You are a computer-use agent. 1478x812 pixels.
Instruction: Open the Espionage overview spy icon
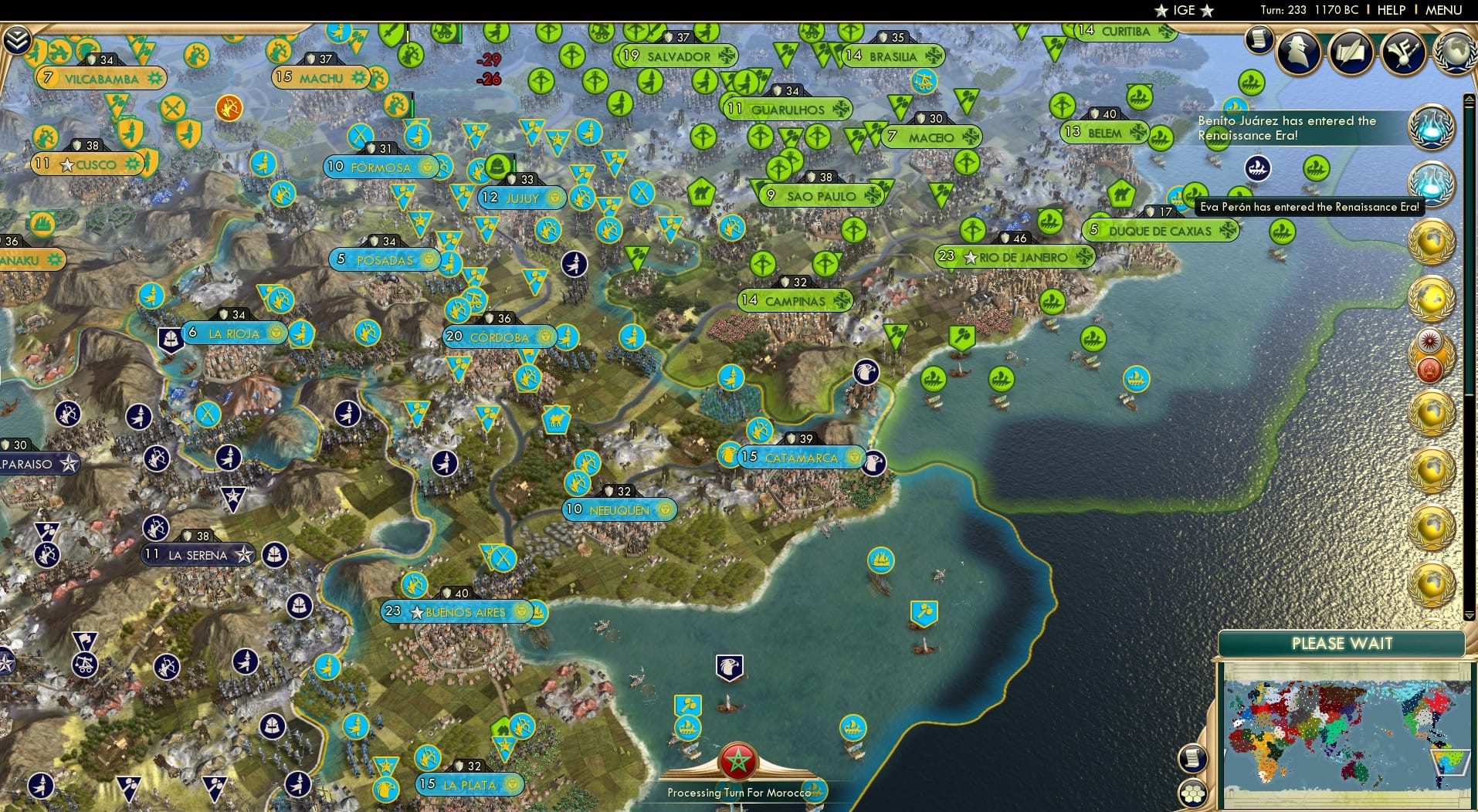pyautogui.click(x=1300, y=52)
